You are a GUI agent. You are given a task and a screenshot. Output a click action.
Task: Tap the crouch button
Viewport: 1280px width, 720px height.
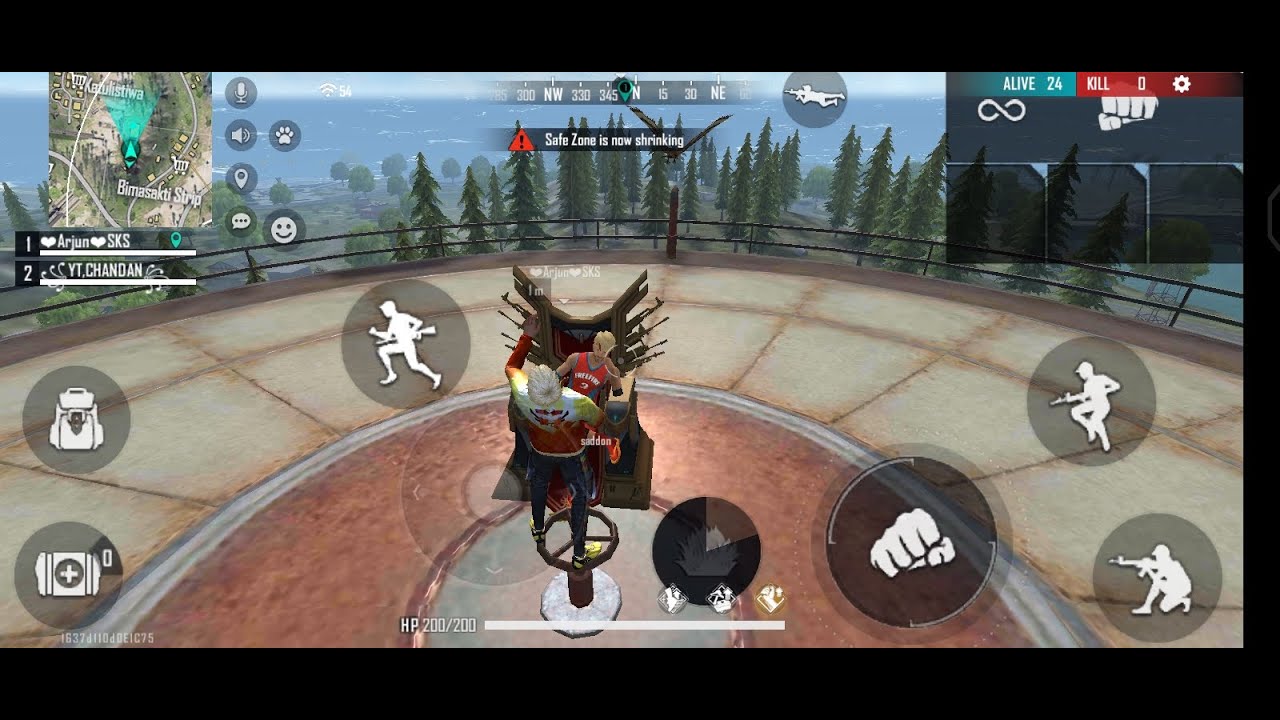[1157, 578]
